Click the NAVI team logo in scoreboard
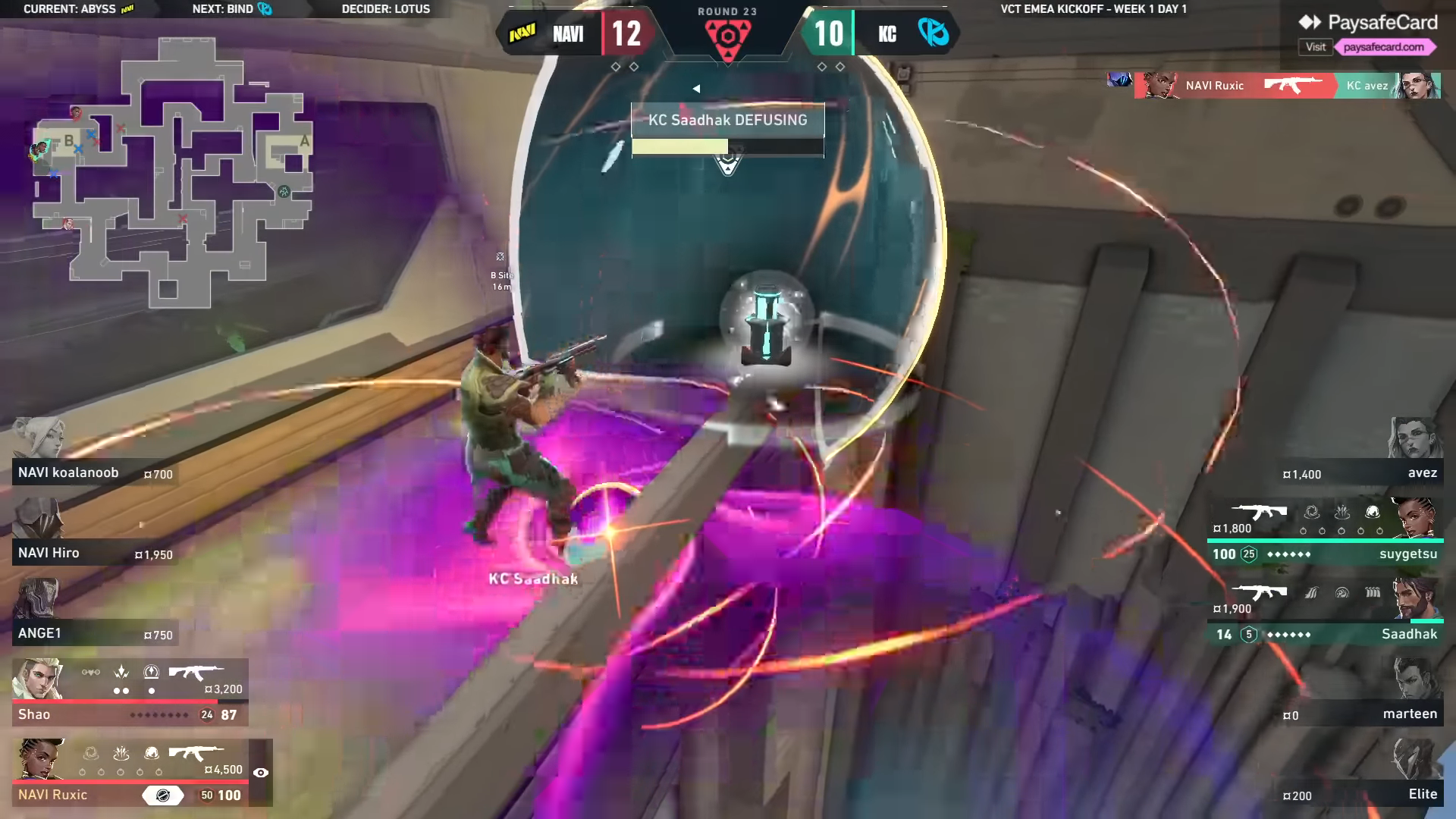The width and height of the screenshot is (1456, 819). tap(522, 33)
